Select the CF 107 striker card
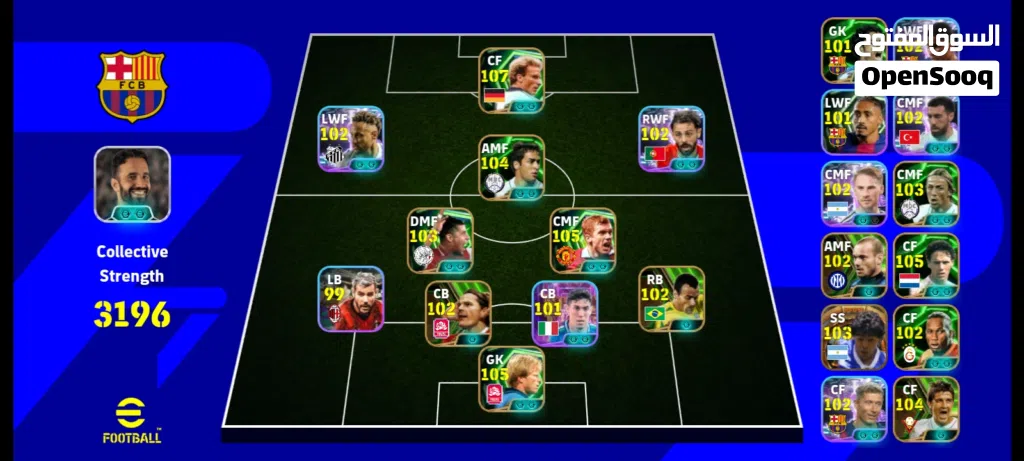 tap(511, 79)
